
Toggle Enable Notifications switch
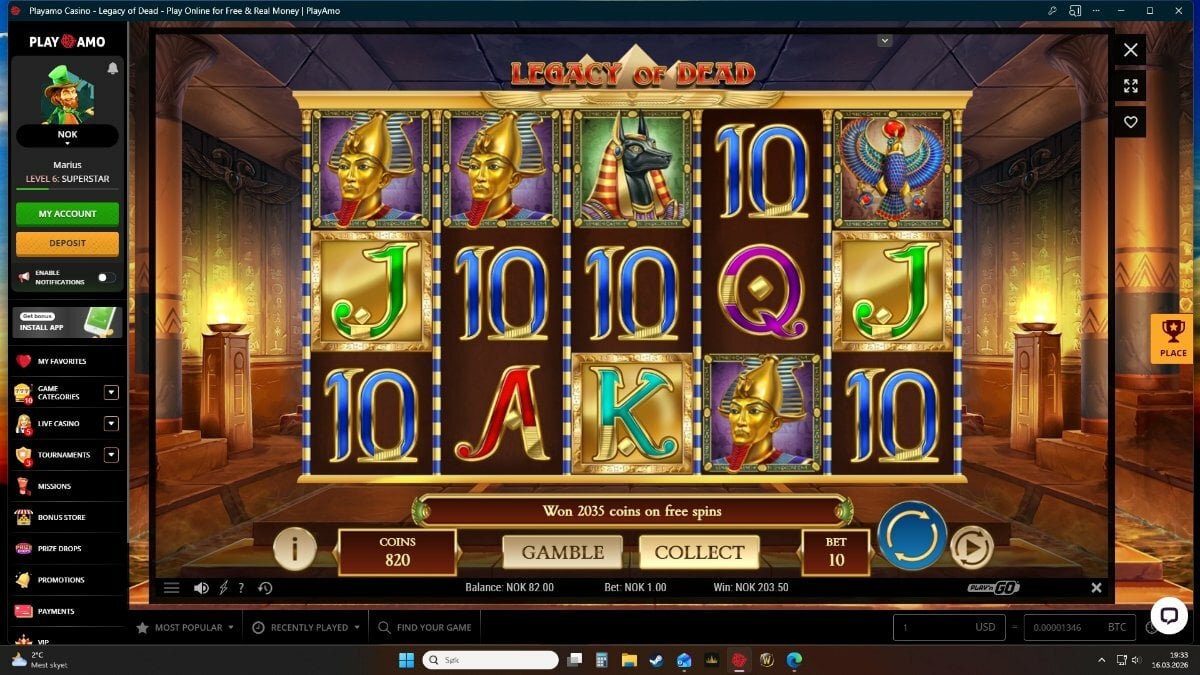point(106,277)
